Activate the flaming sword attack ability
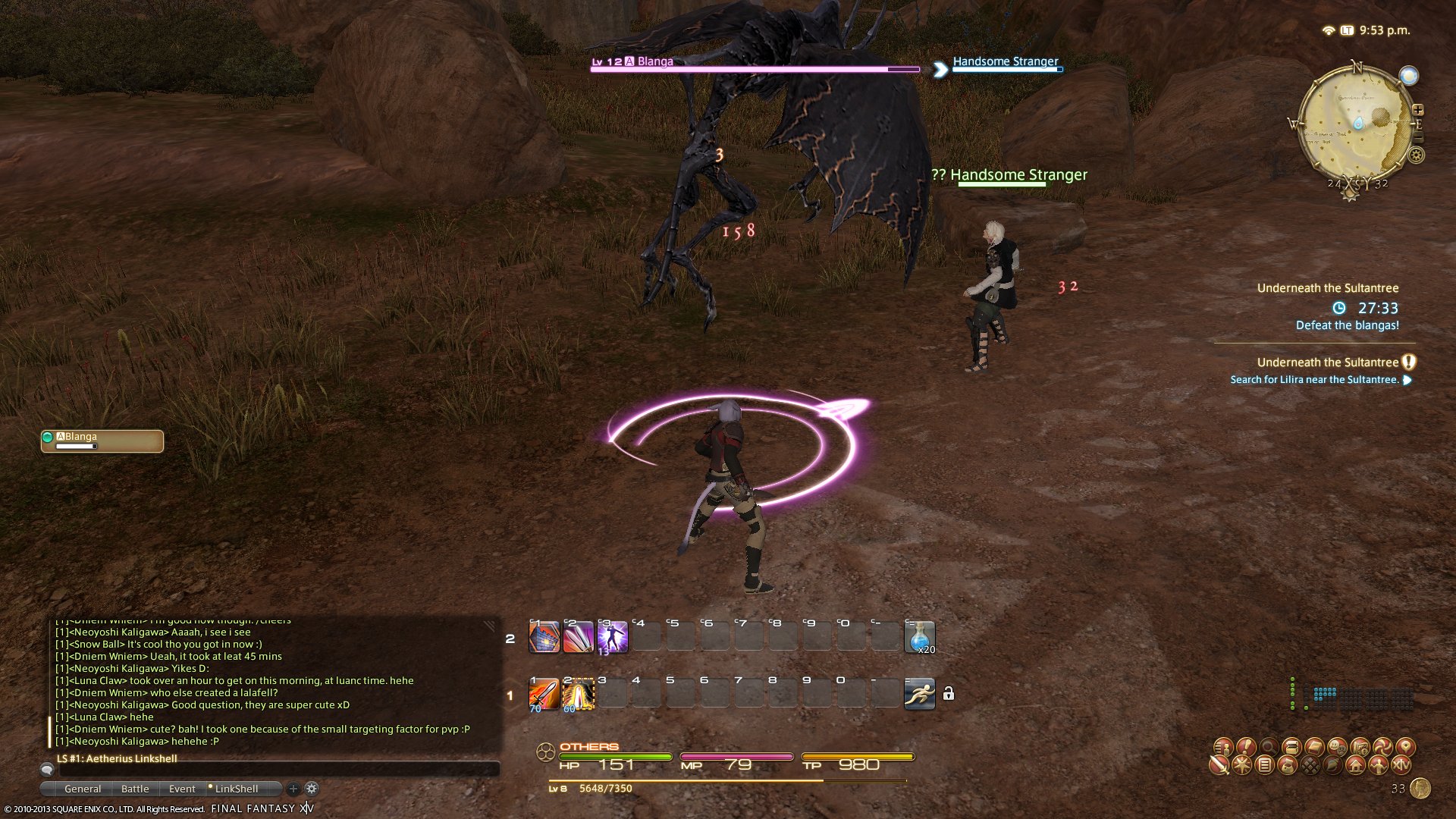 click(544, 694)
